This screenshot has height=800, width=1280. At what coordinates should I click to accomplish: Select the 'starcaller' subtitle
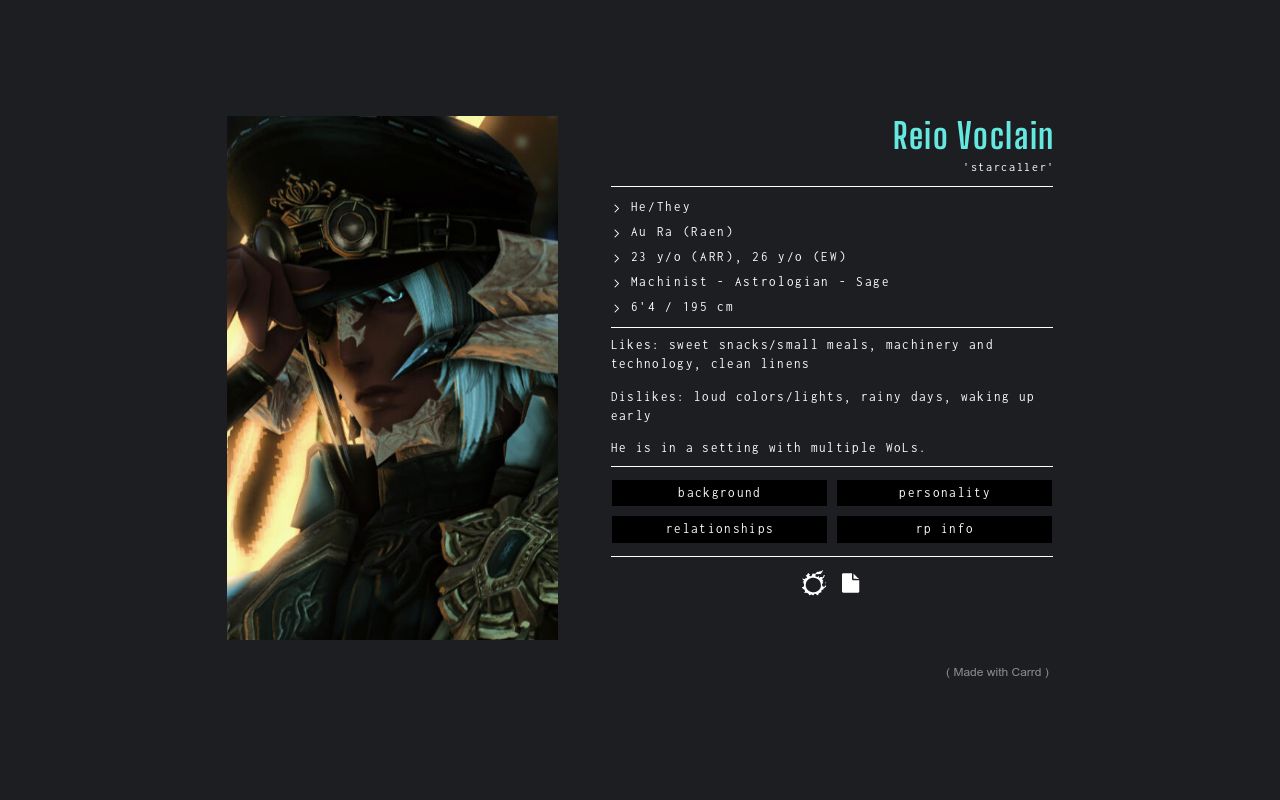click(1008, 167)
